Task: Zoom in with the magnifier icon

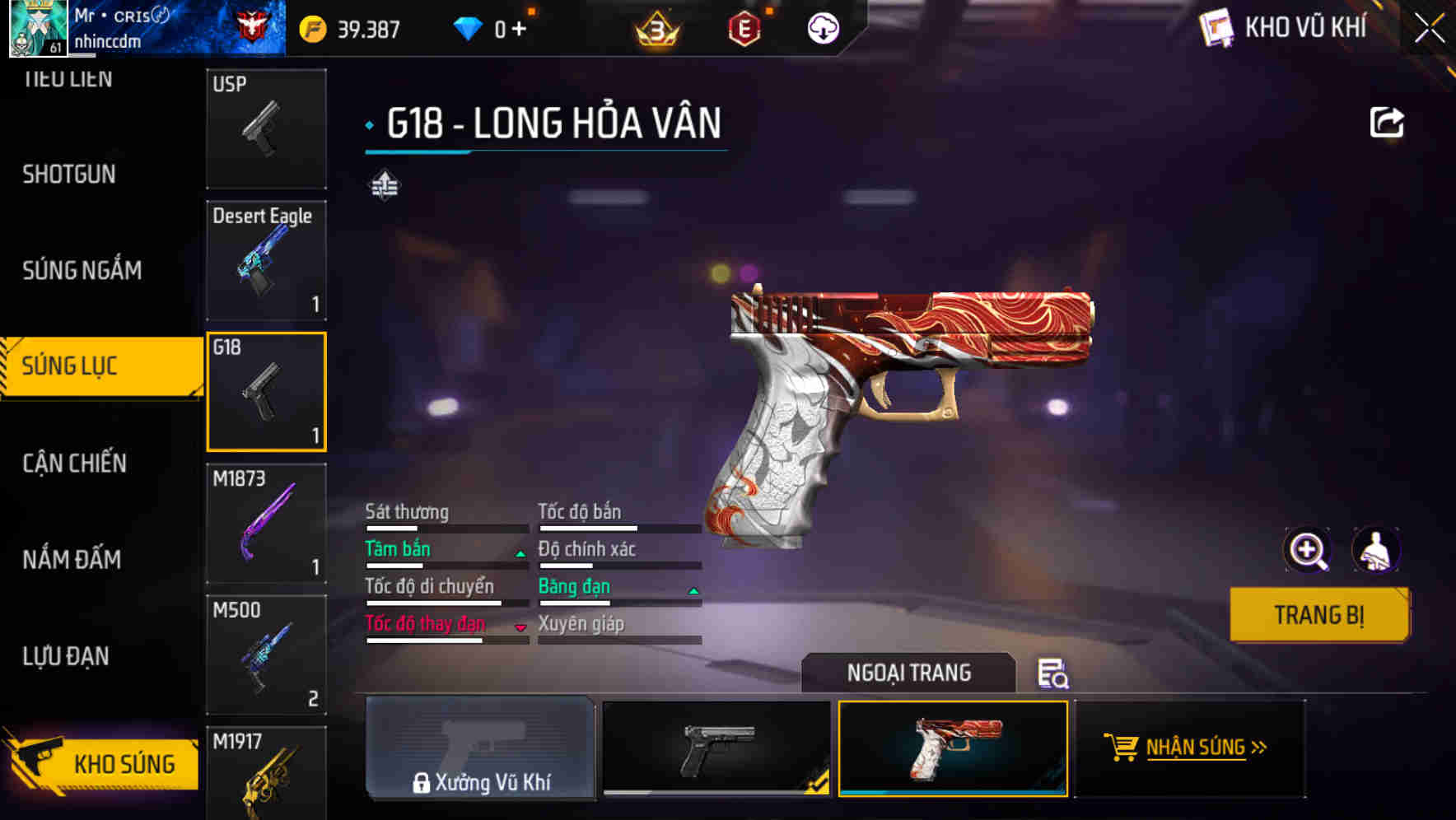Action: [1307, 550]
